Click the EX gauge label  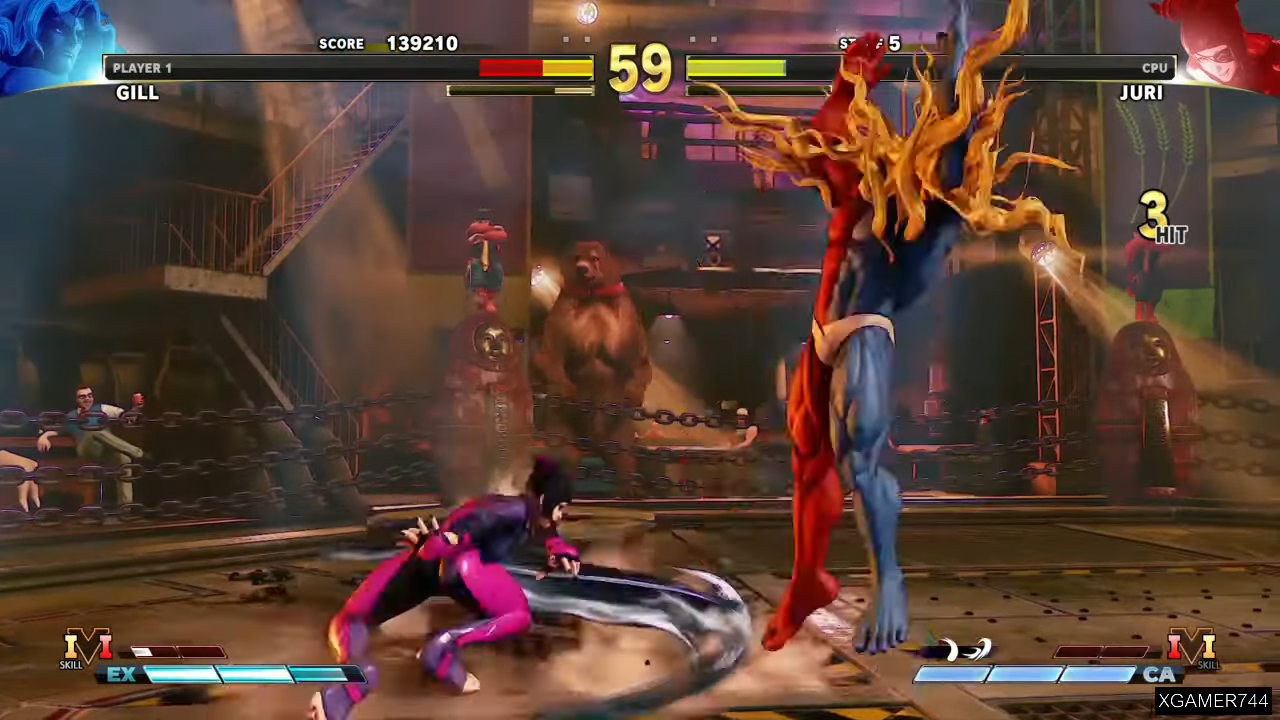pyautogui.click(x=120, y=676)
